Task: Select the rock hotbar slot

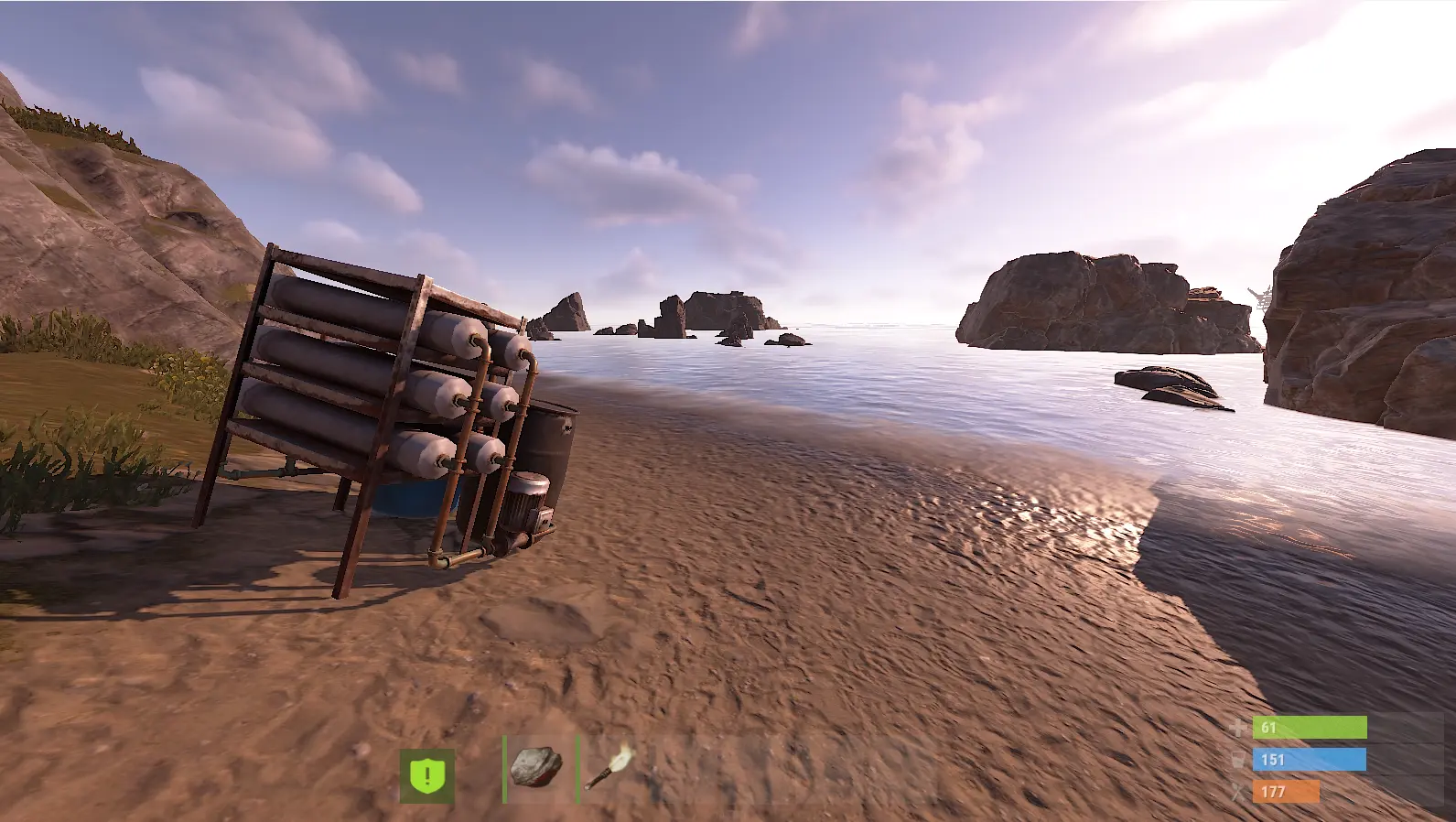Action: (540, 768)
